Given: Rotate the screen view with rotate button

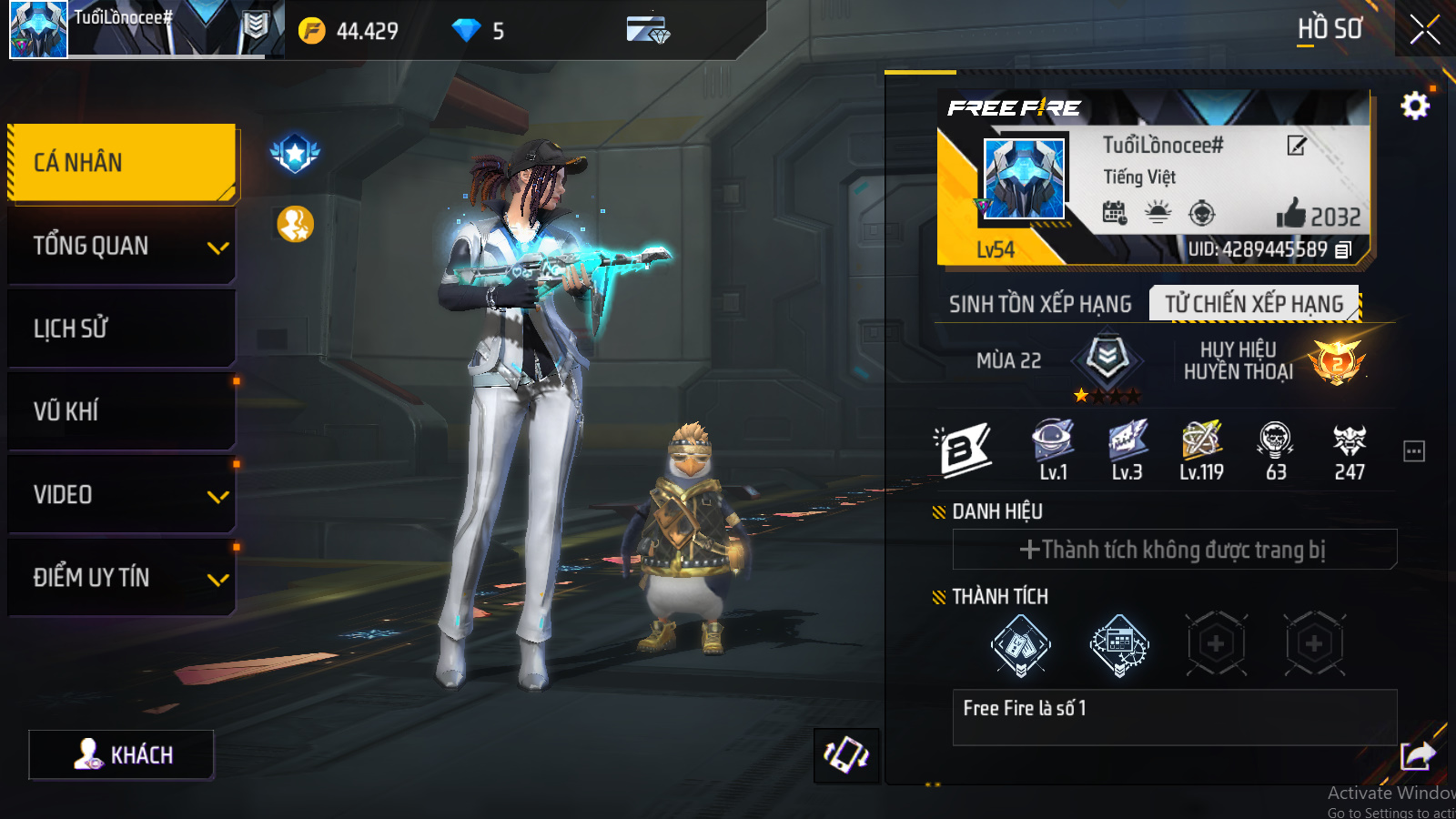Looking at the screenshot, I should tap(846, 755).
